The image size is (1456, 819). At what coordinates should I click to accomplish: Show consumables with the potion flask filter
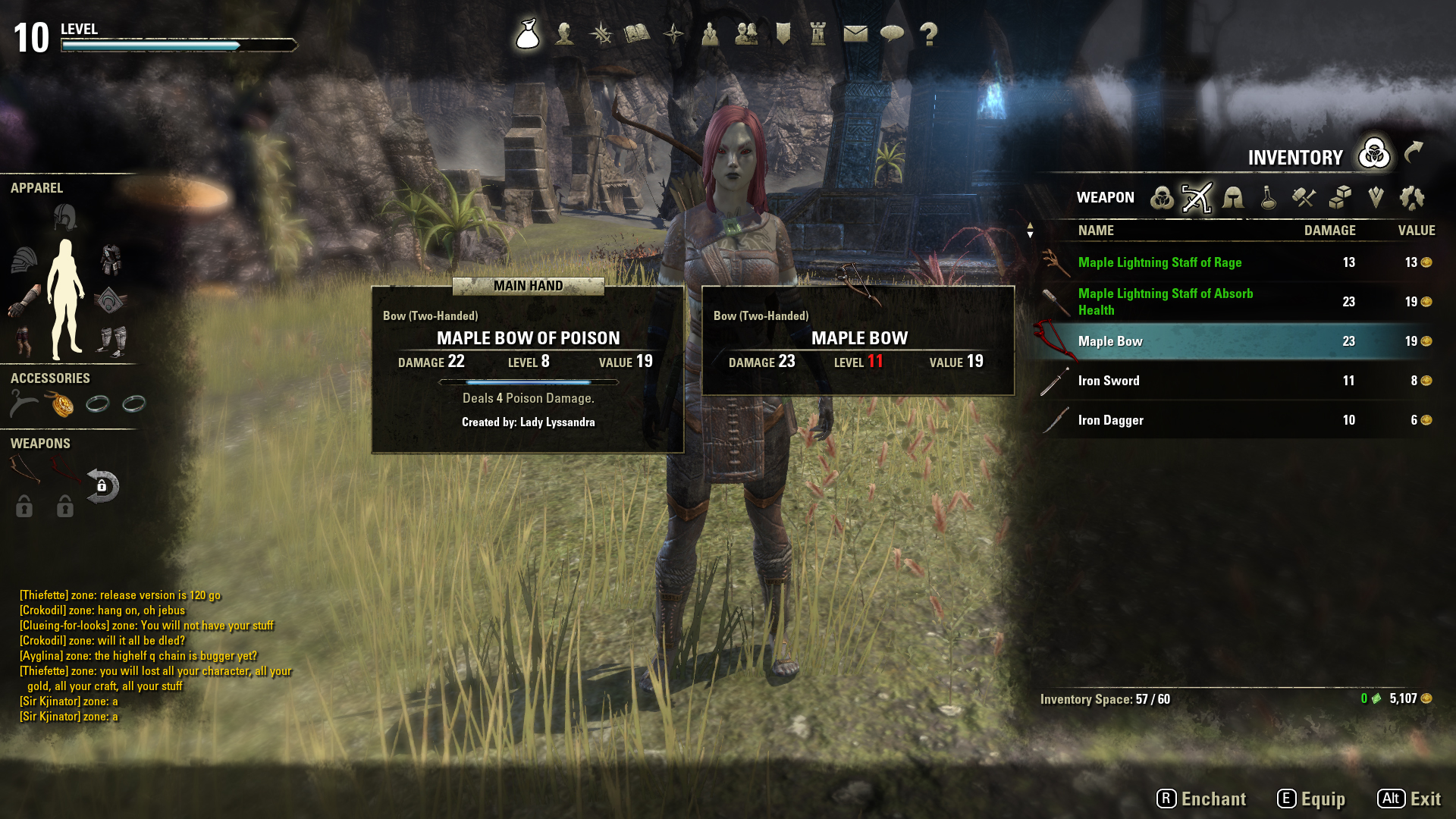pos(1268,198)
